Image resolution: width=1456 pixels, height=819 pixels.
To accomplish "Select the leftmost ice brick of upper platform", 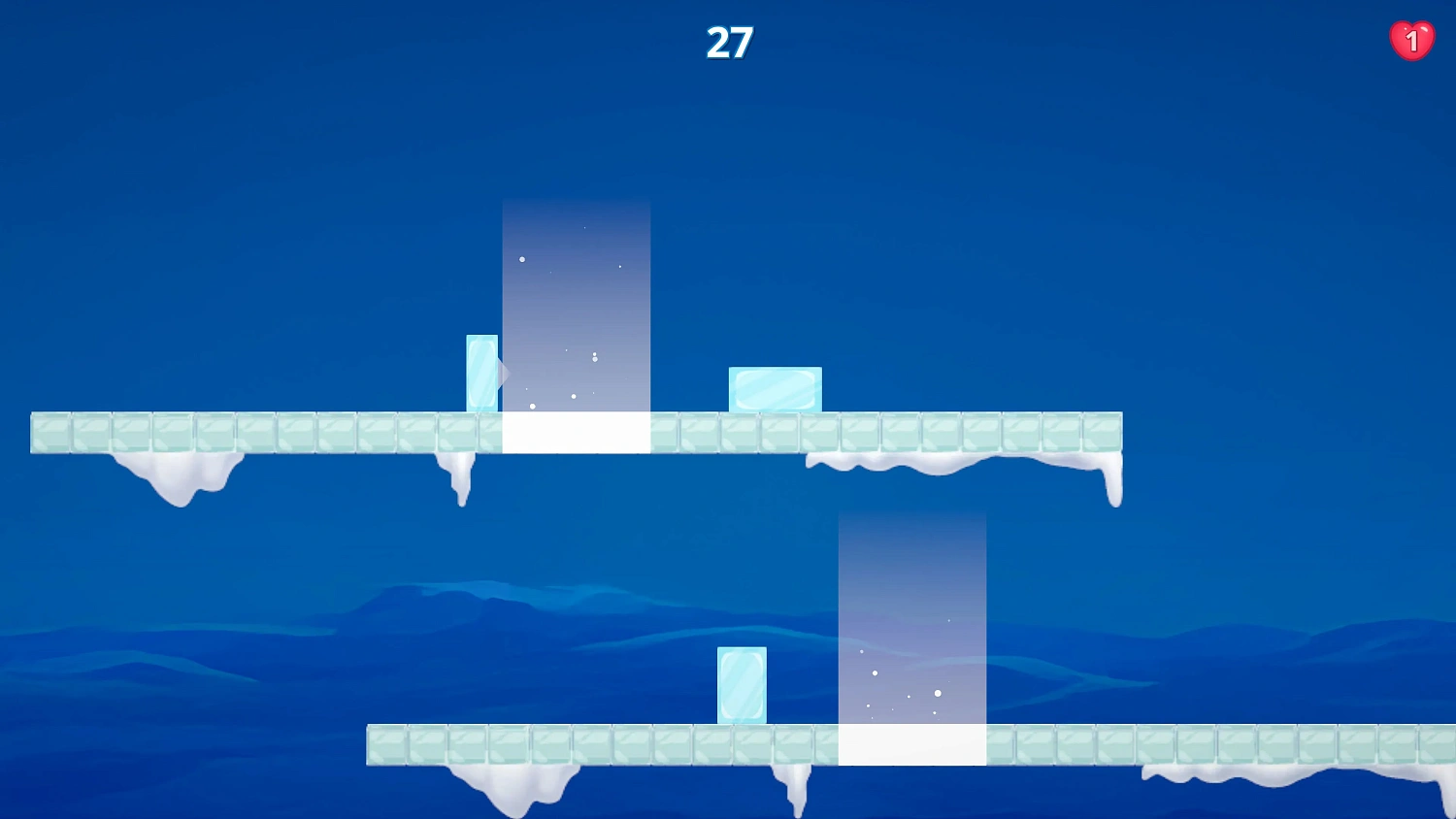I will (x=50, y=432).
